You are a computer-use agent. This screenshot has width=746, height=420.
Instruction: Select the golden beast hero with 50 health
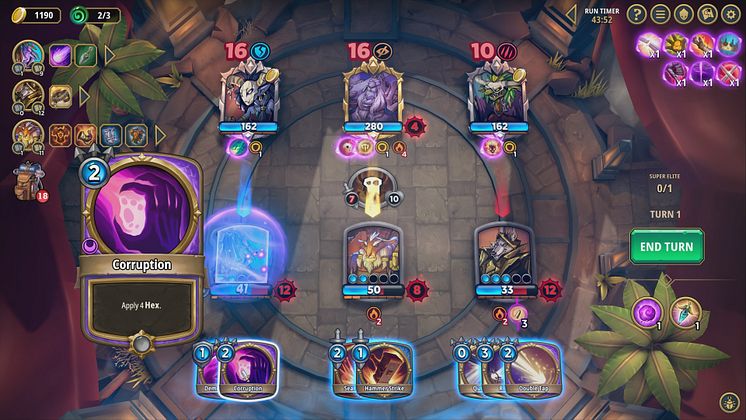(372, 255)
